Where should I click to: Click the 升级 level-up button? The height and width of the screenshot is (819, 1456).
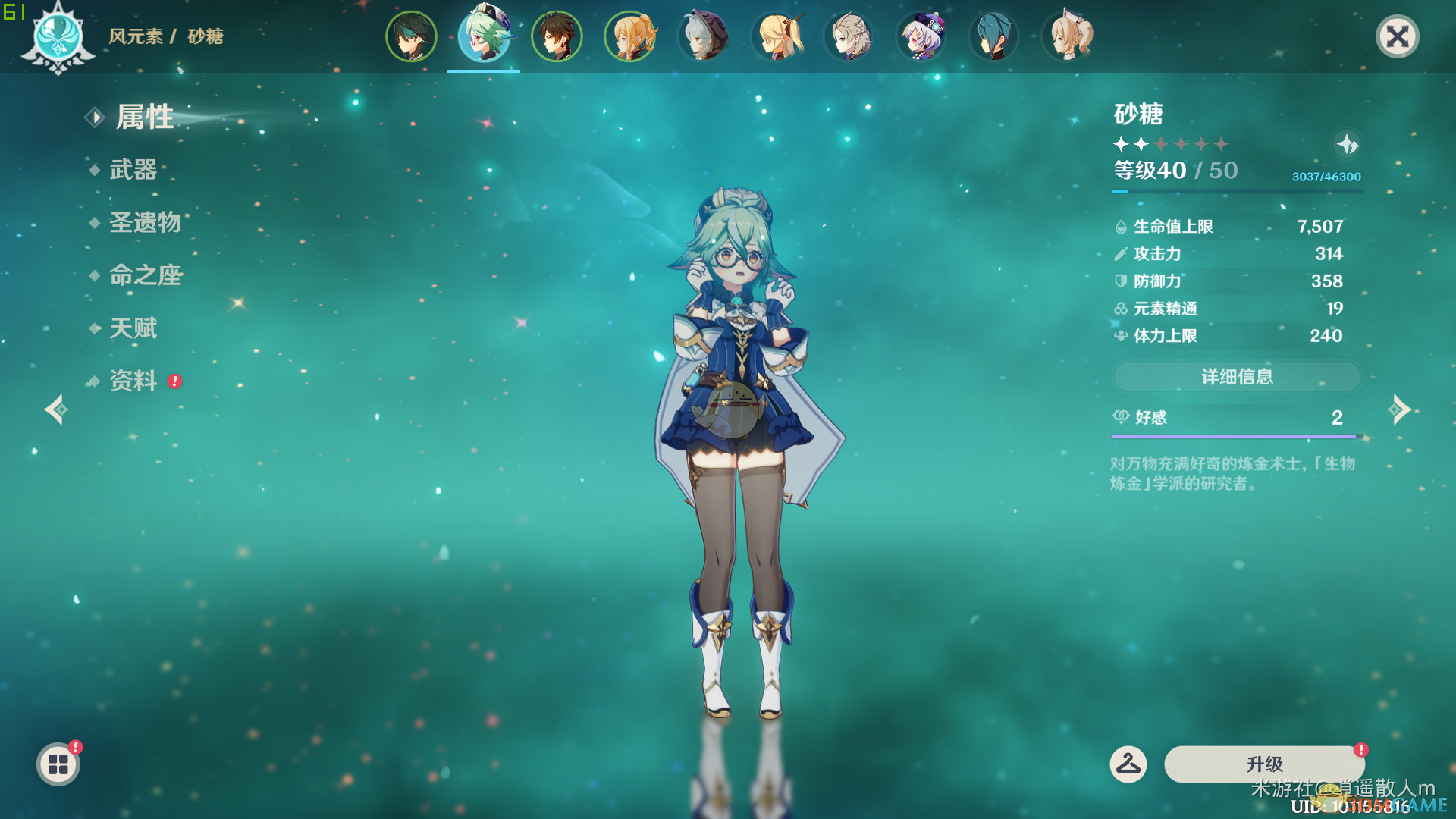(1264, 764)
